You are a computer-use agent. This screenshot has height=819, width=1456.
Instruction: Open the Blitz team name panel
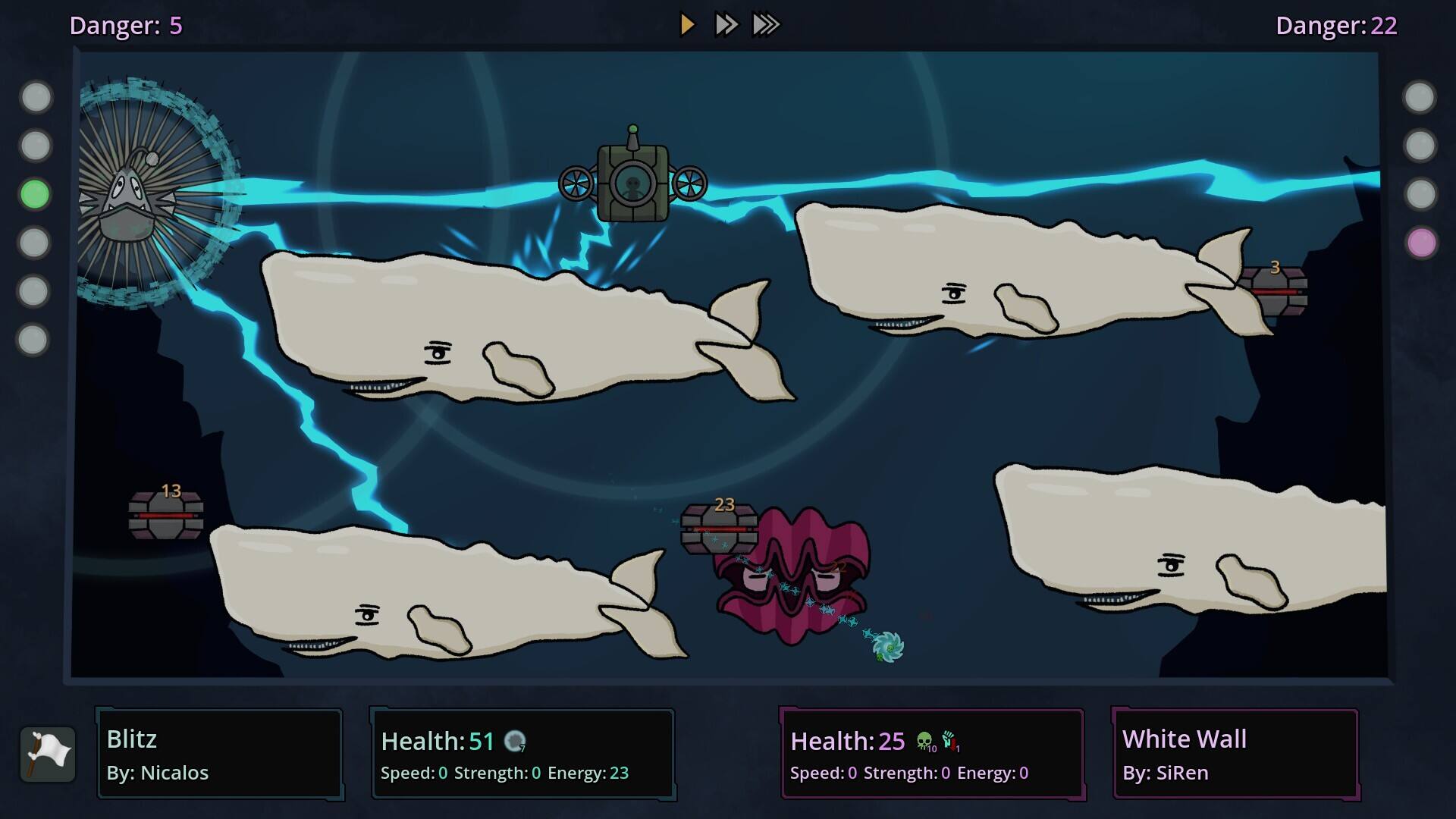[x=220, y=754]
